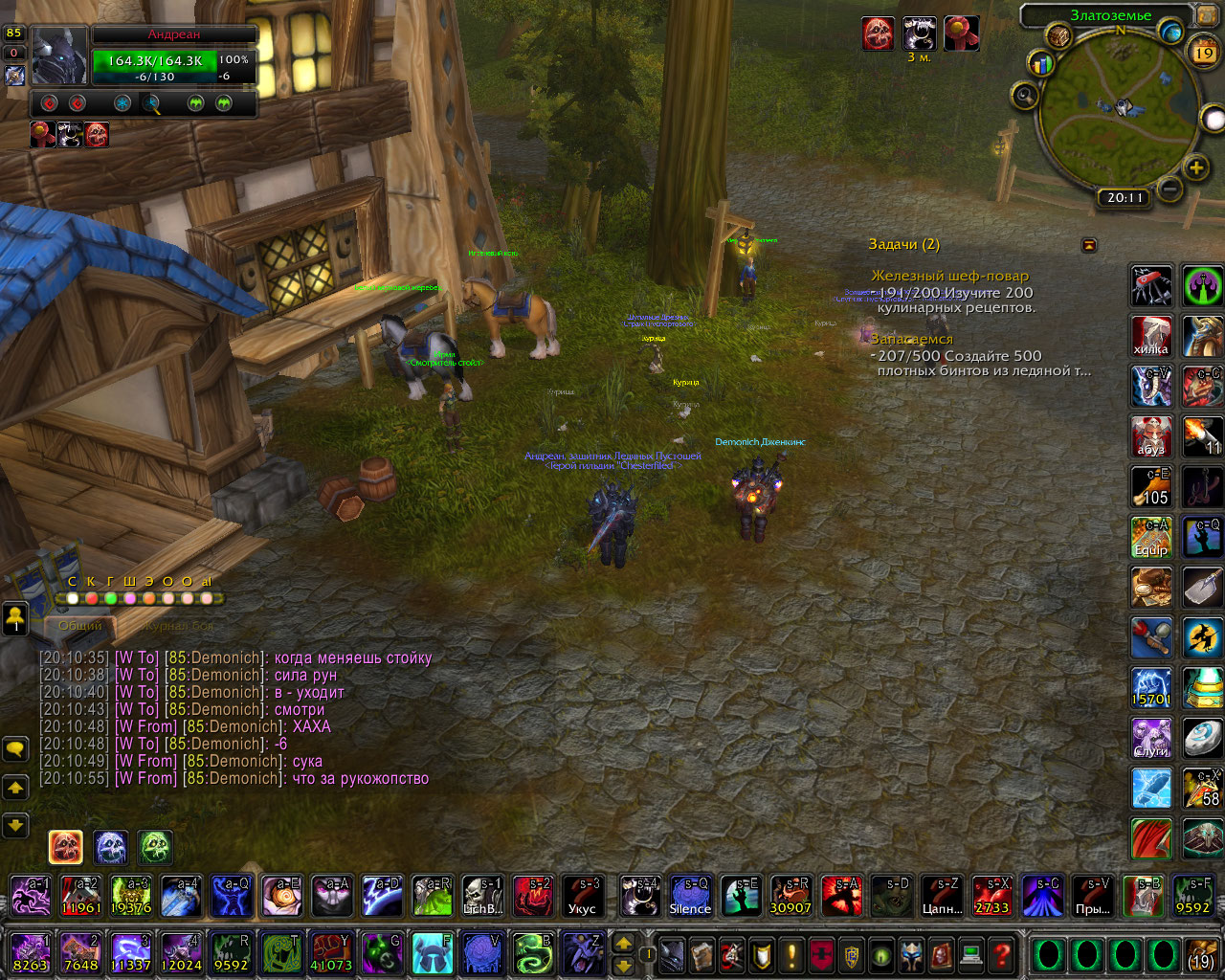Use the Silence macro button
This screenshot has height=980, width=1225.
(690, 896)
